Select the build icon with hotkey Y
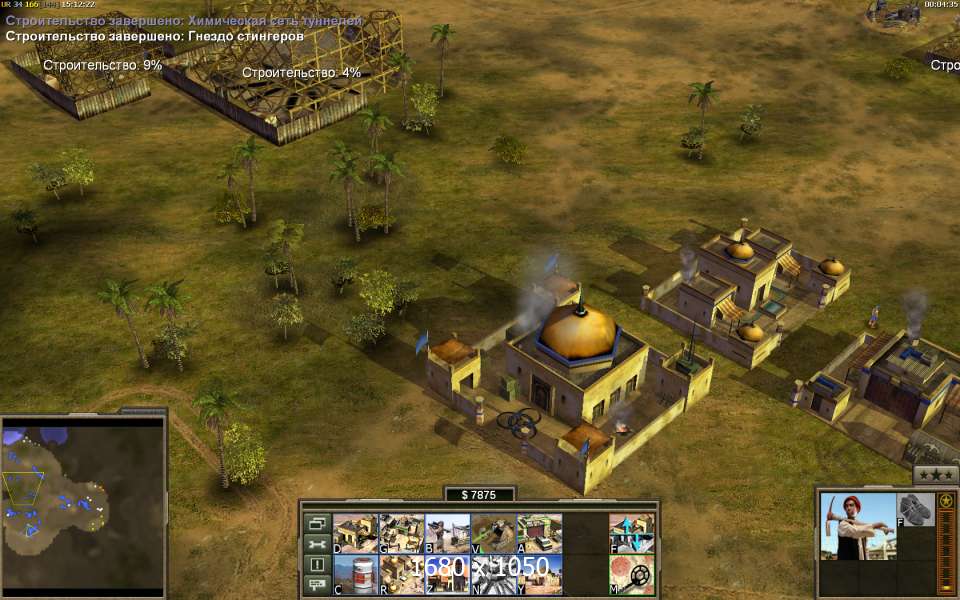The height and width of the screenshot is (600, 960). click(x=540, y=575)
